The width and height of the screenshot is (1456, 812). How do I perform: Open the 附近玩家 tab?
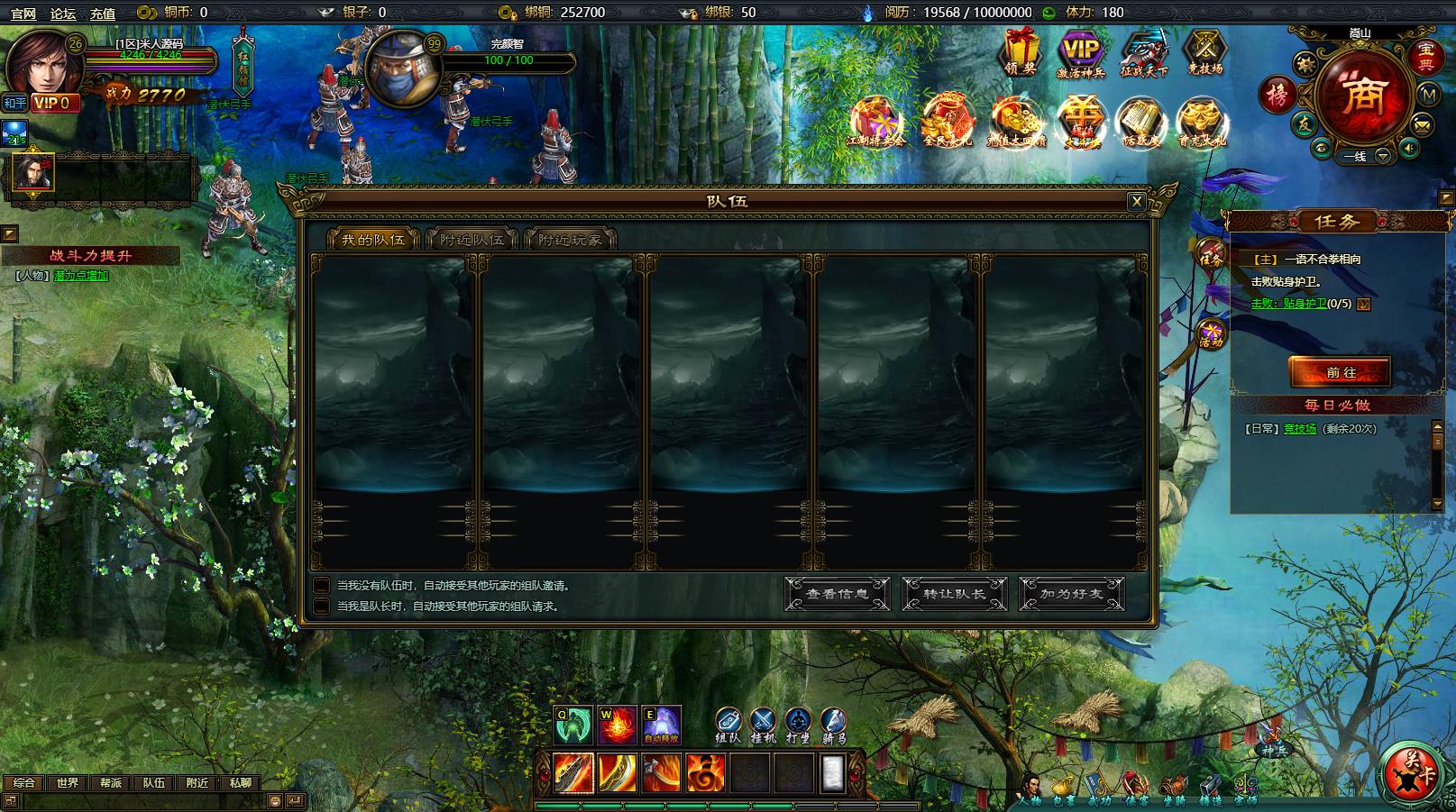(x=570, y=240)
